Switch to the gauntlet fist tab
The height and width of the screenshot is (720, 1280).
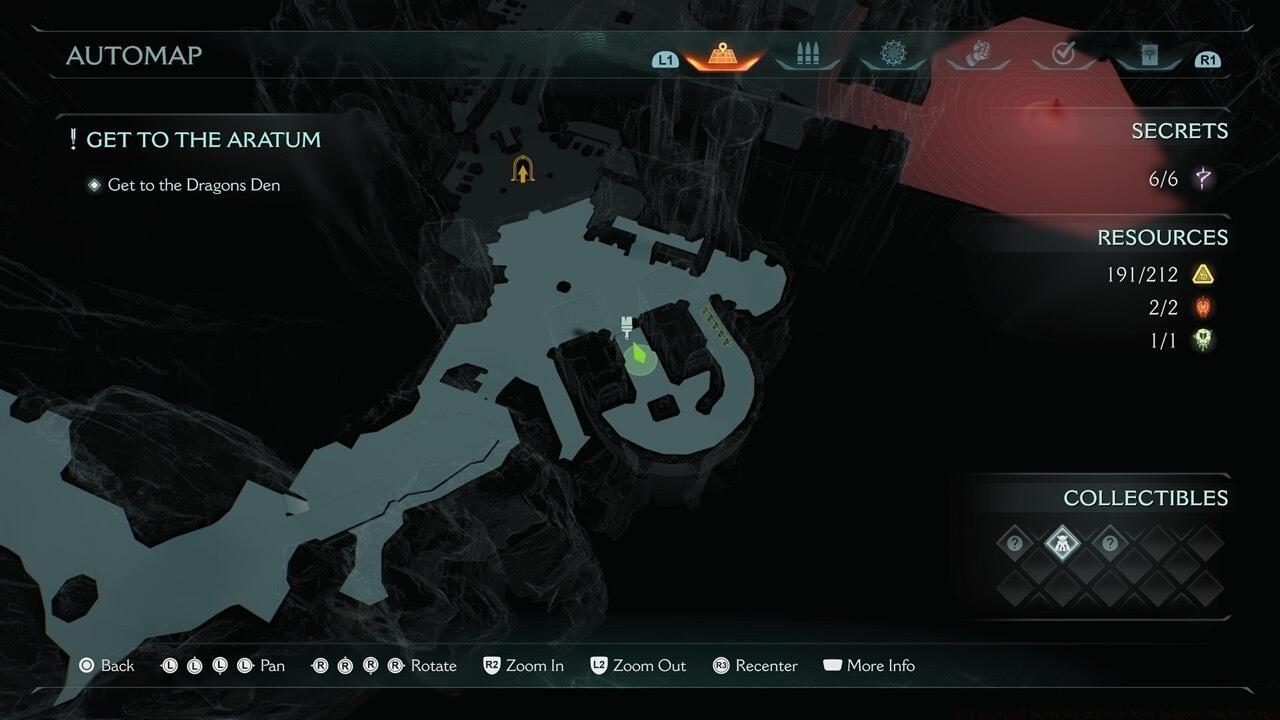[978, 55]
